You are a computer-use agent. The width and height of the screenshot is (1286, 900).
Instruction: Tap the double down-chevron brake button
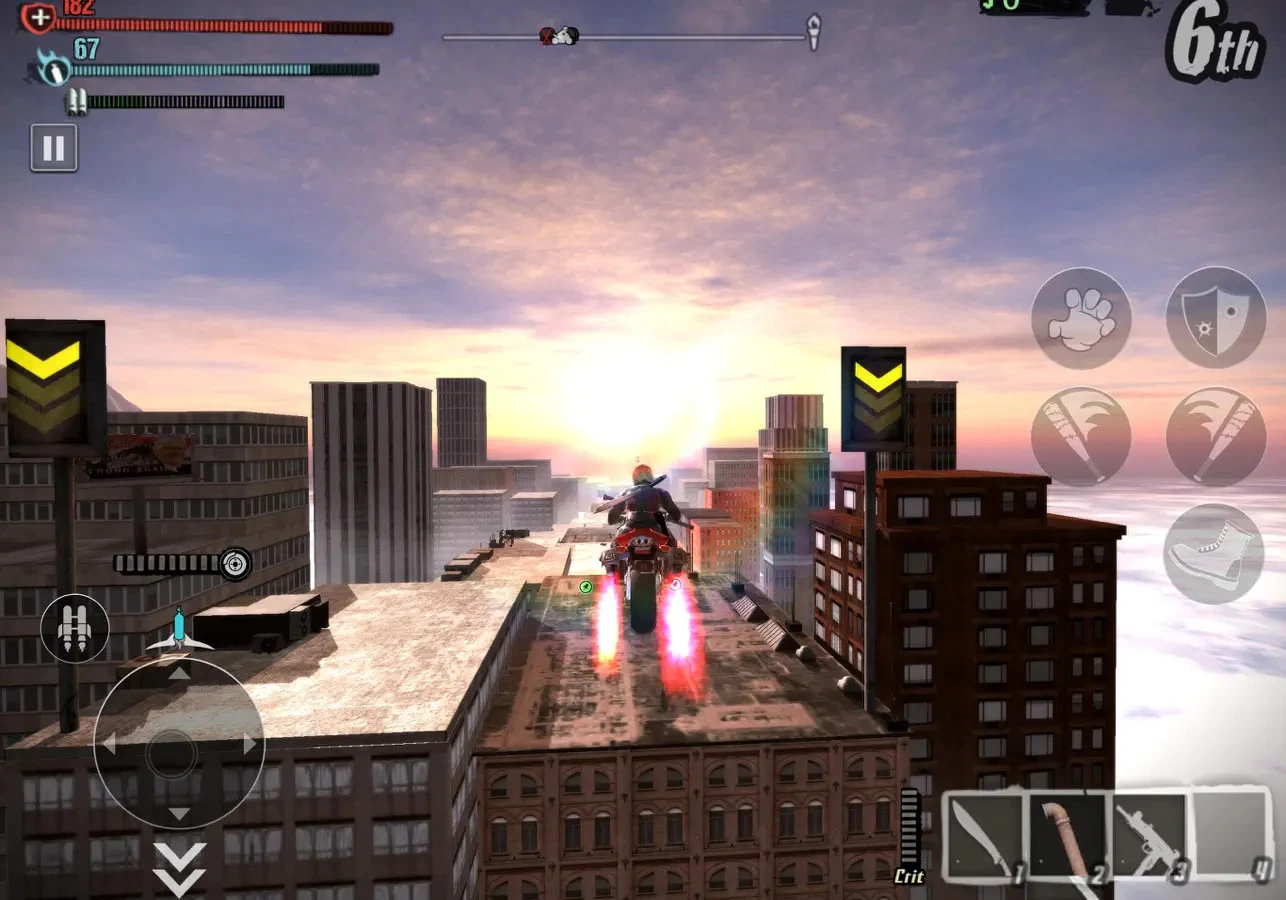coord(179,868)
